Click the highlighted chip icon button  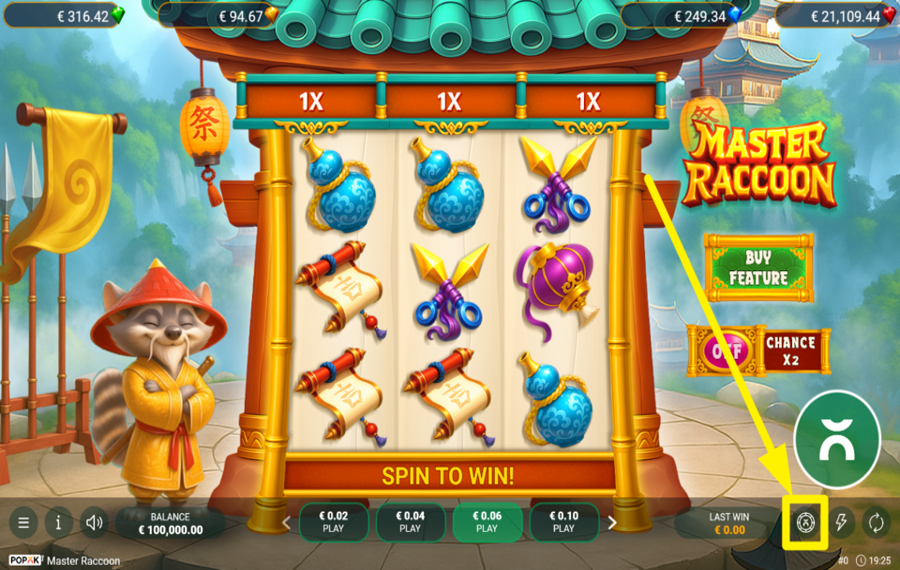(805, 522)
